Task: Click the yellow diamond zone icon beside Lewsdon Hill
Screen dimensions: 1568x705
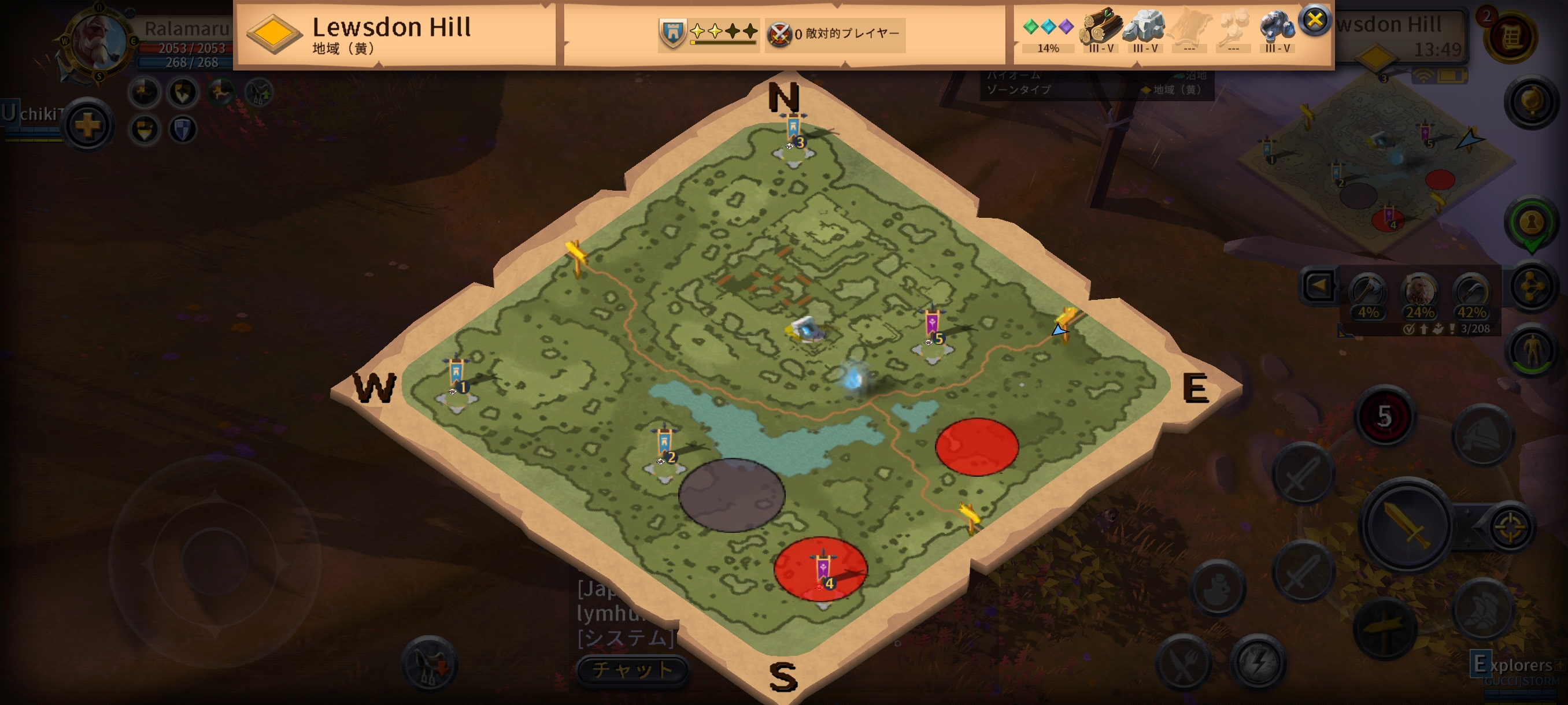Action: (274, 33)
